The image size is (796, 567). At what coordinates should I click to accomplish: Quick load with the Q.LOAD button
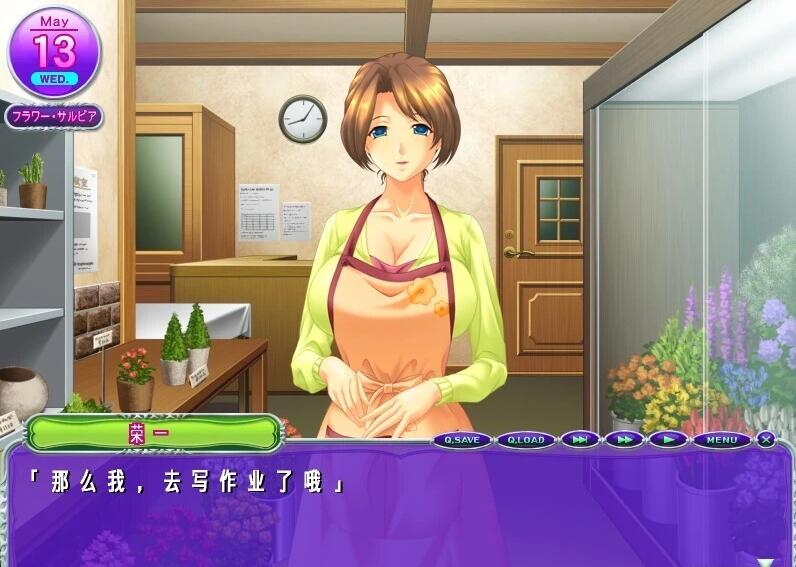525,440
